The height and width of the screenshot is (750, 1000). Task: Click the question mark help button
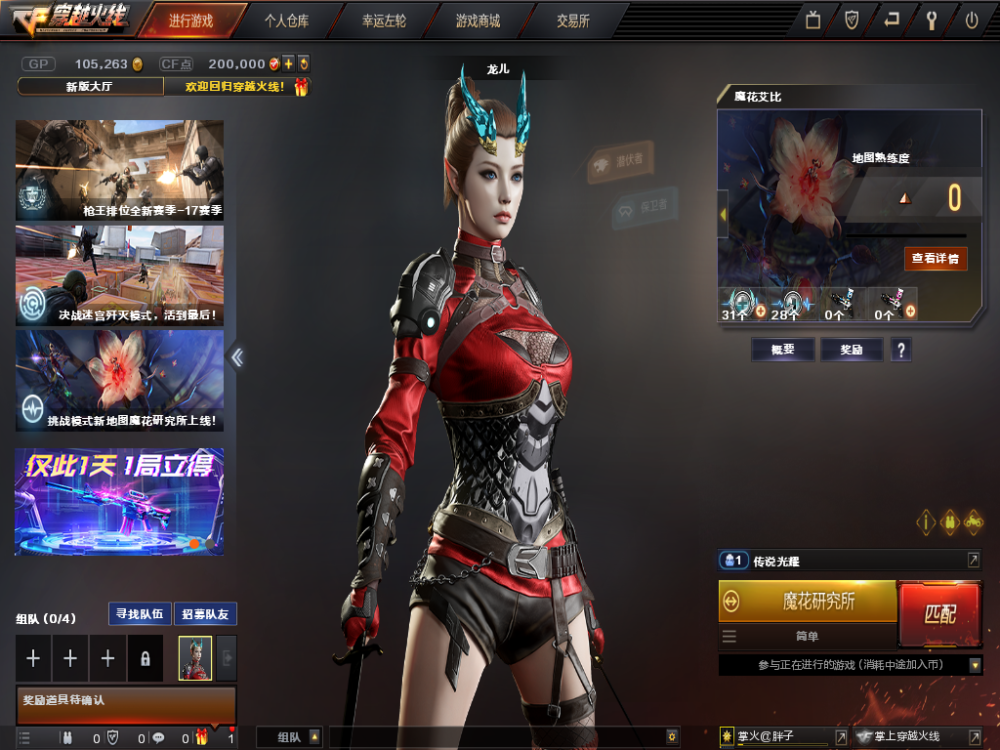[x=901, y=349]
